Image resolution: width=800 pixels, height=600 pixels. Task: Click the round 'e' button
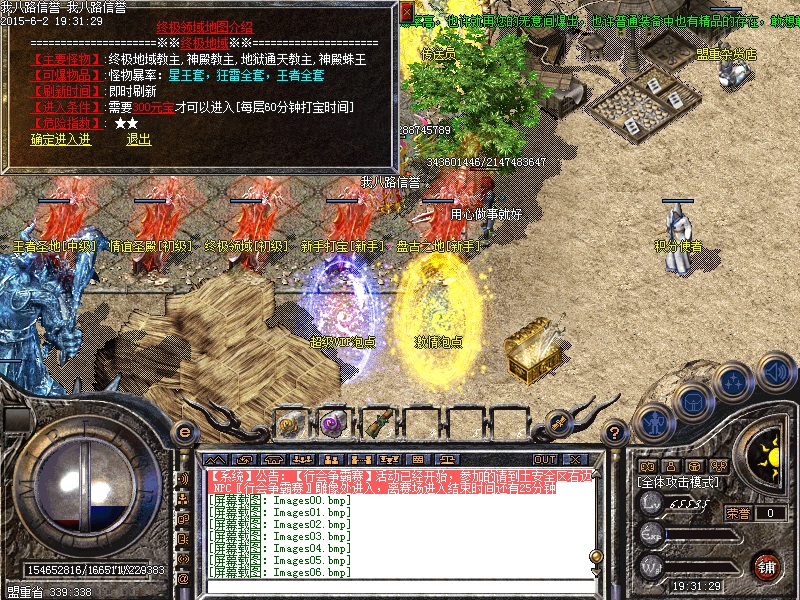(x=183, y=432)
